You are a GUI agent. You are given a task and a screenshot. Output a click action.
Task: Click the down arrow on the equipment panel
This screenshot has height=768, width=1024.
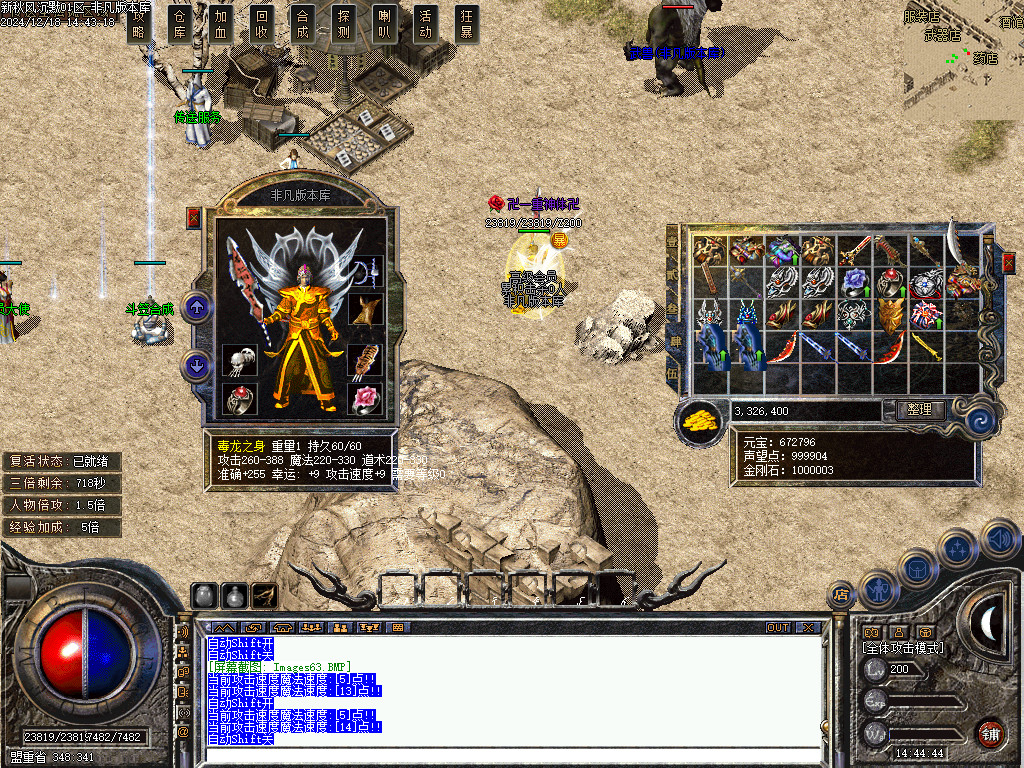tap(197, 366)
